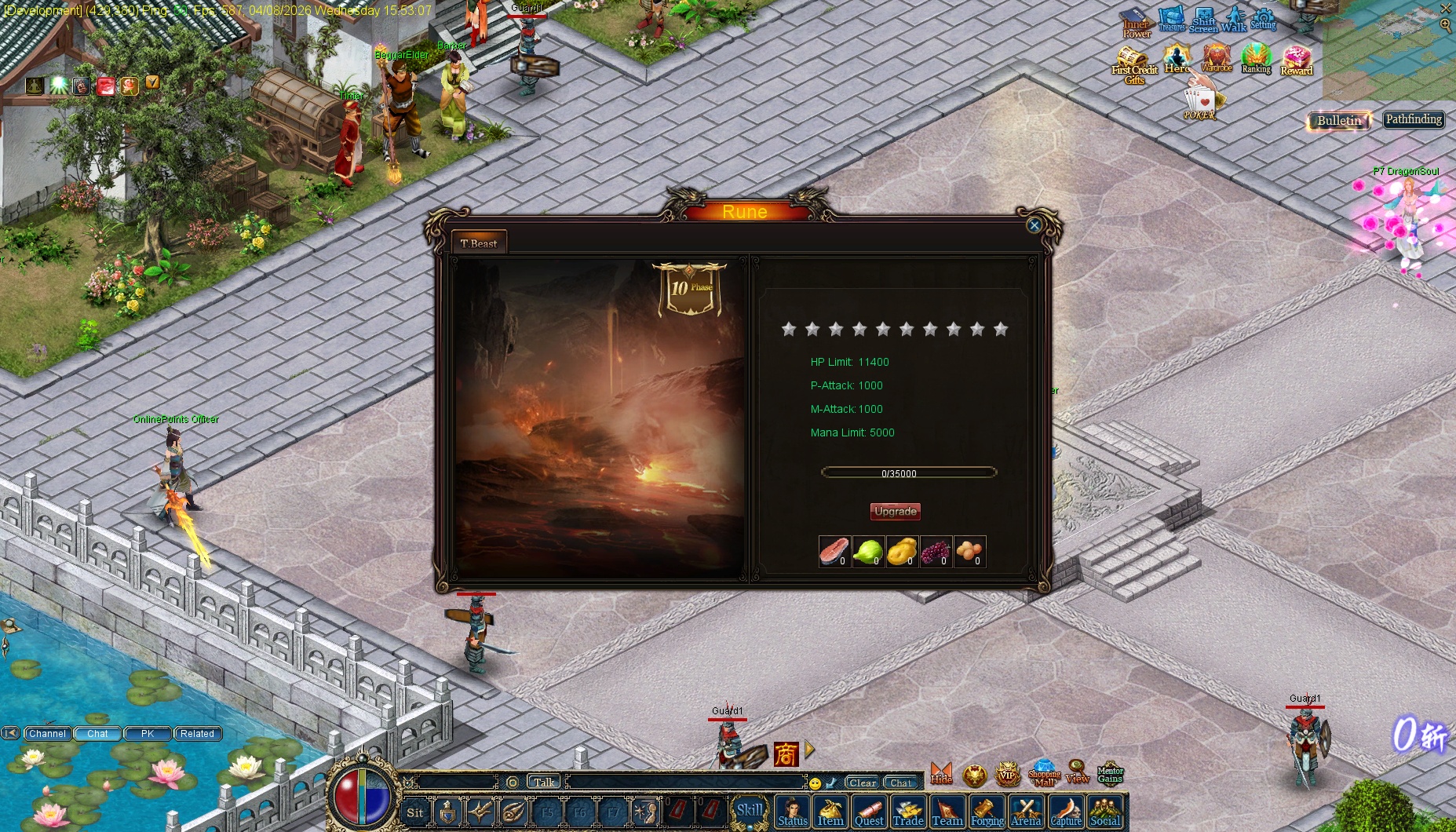Open the Skill menu
This screenshot has height=832, width=1456.
(749, 811)
